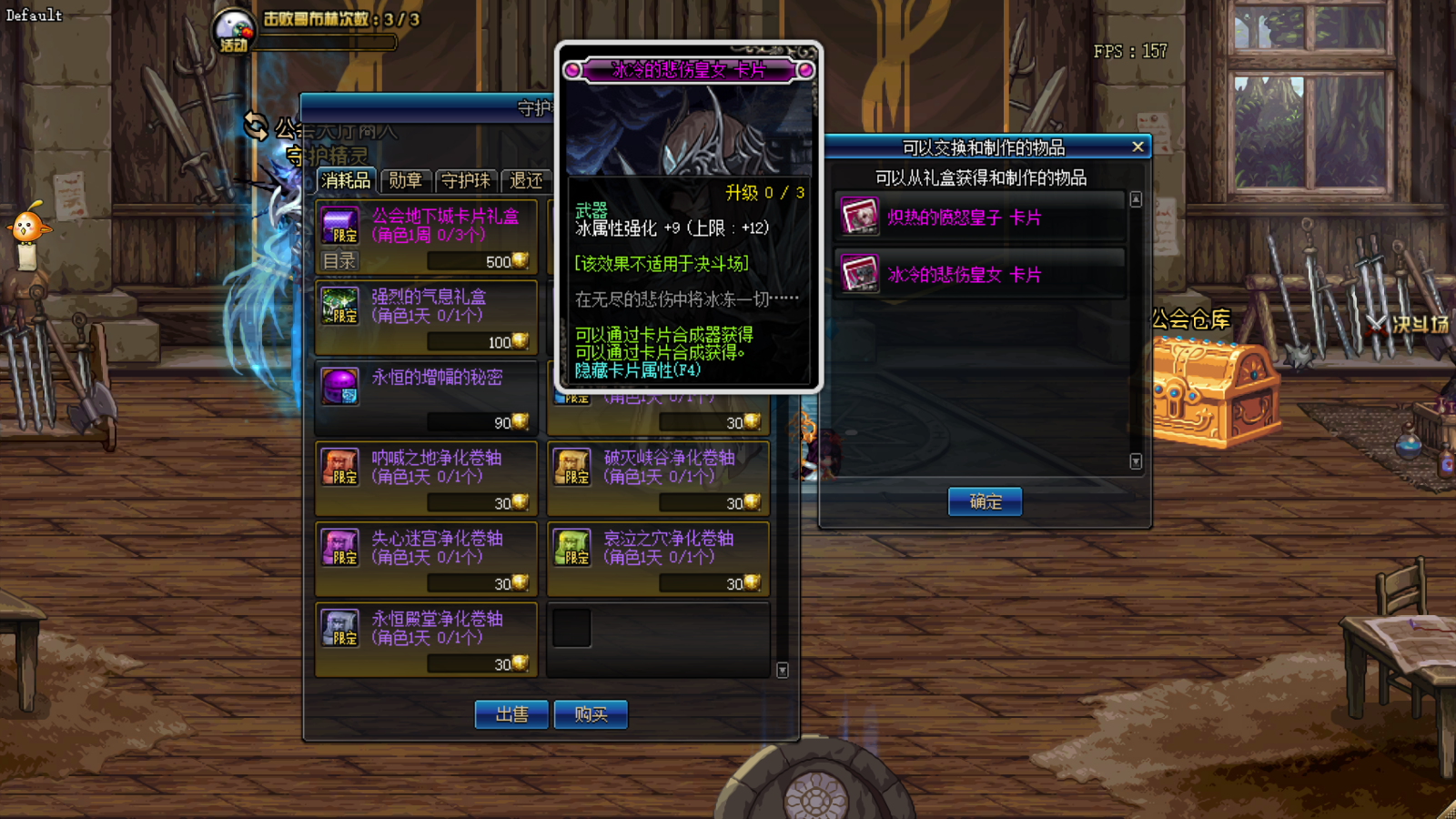Select the 冰冷的悲伤皇女 卡片 row
Viewport: 1456px width, 819px height.
979,275
